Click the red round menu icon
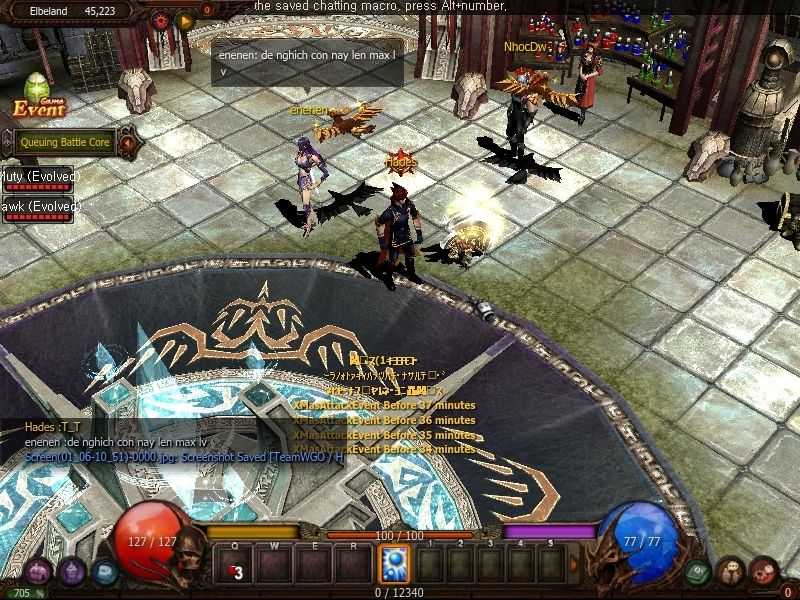The width and height of the screenshot is (800, 600). click(764, 572)
